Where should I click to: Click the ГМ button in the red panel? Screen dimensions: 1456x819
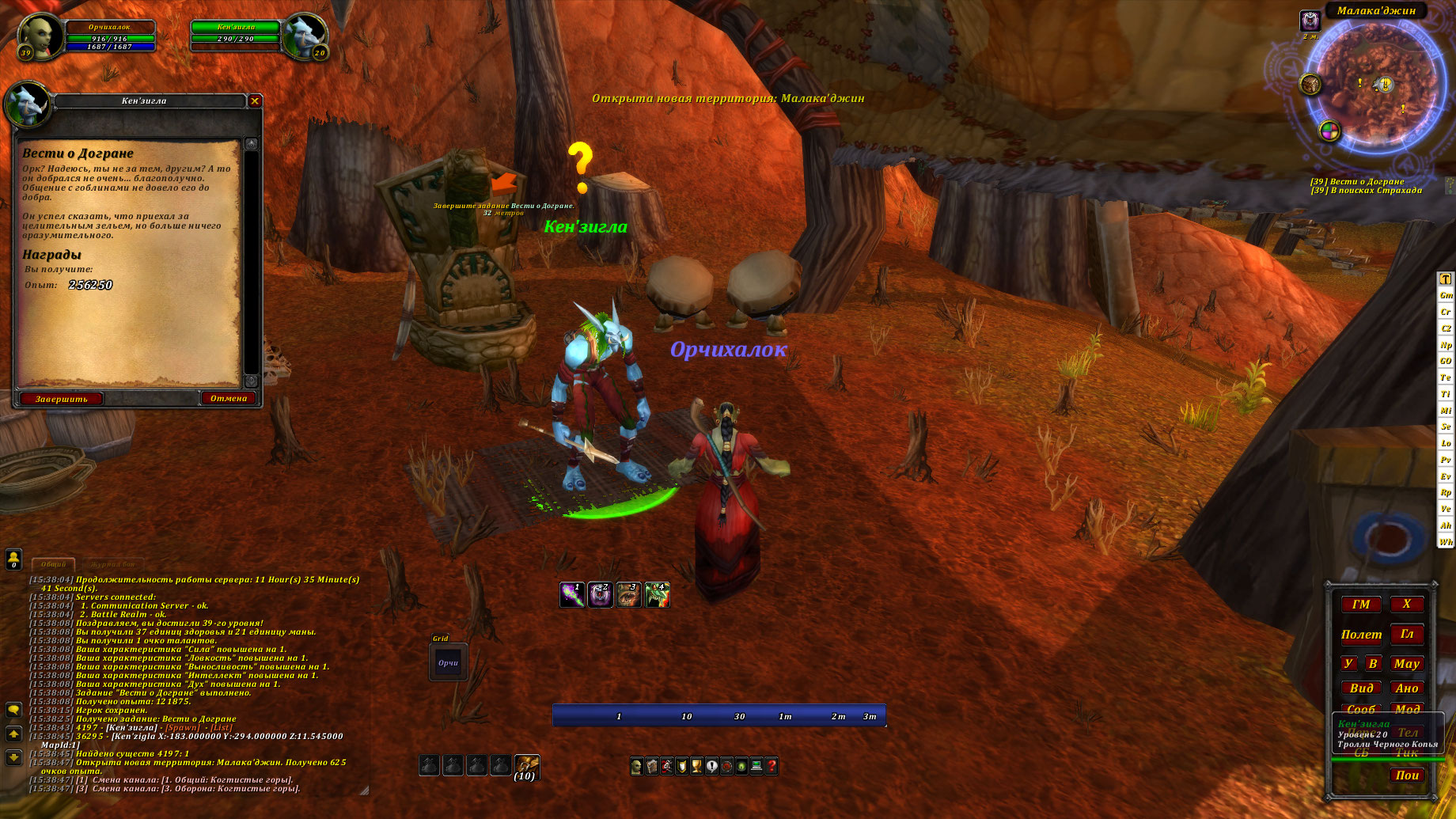point(1361,605)
